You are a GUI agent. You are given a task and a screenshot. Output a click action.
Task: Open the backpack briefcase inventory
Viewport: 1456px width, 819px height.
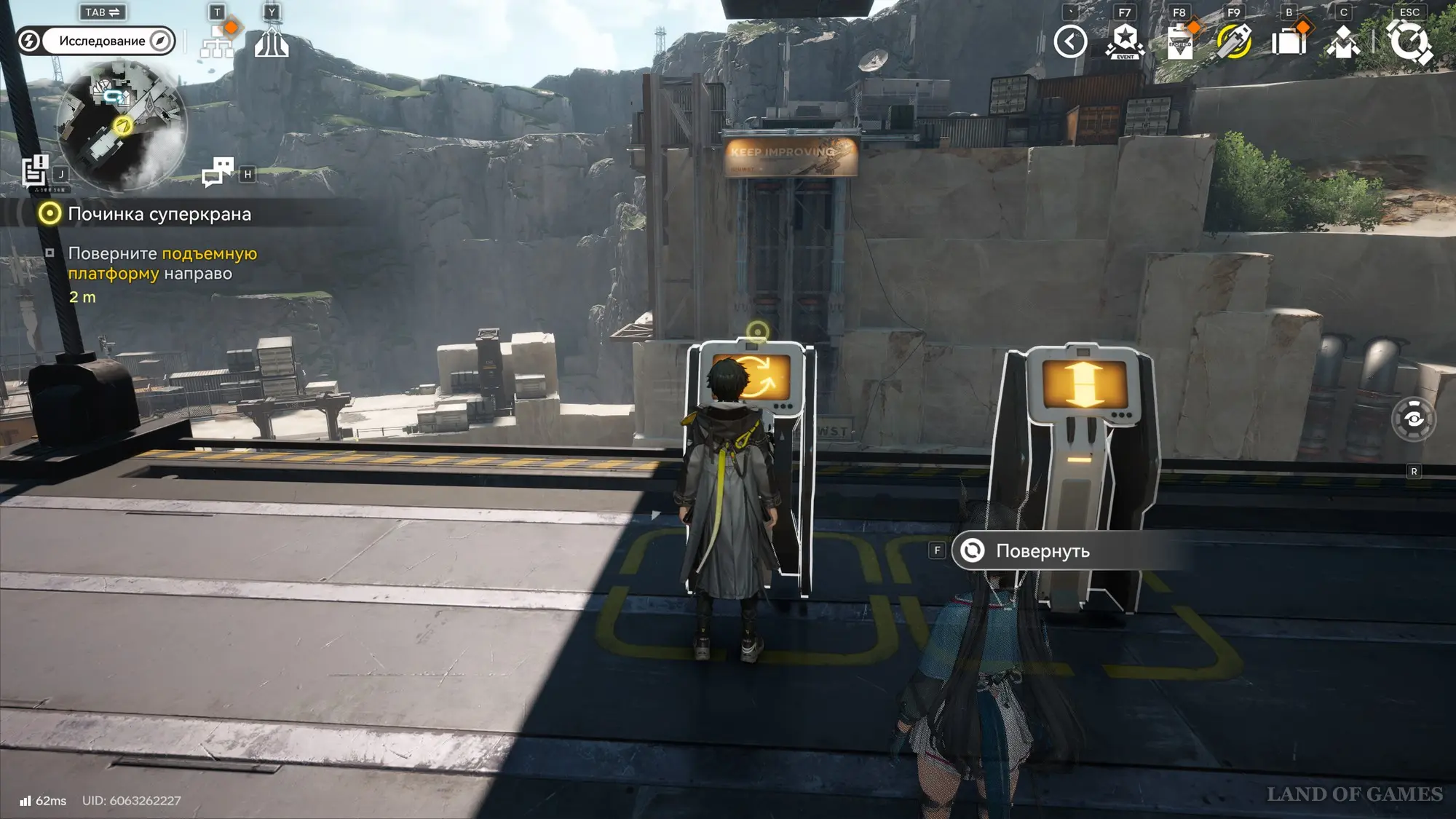[1289, 41]
